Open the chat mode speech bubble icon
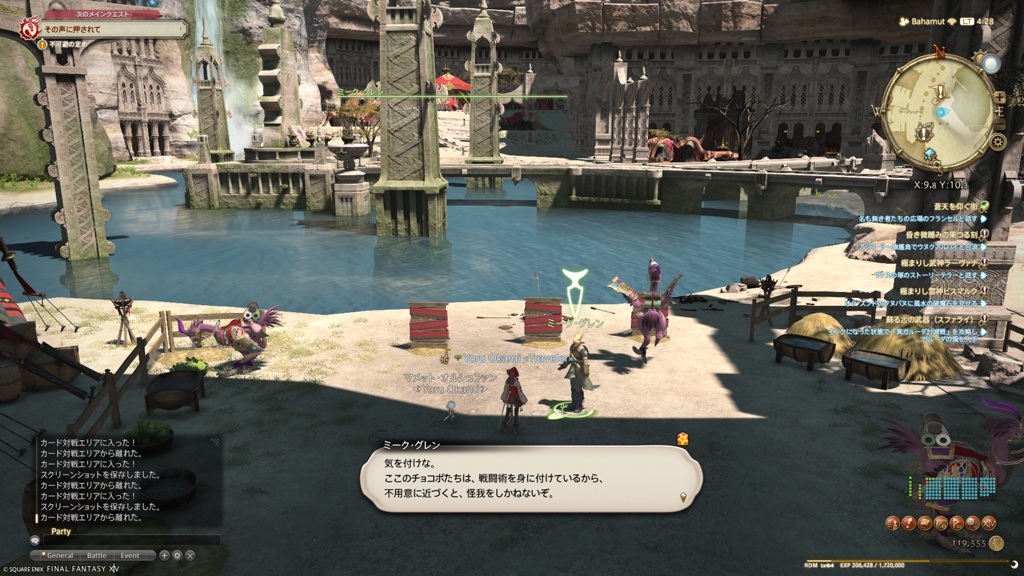The image size is (1024, 576). coord(35,540)
